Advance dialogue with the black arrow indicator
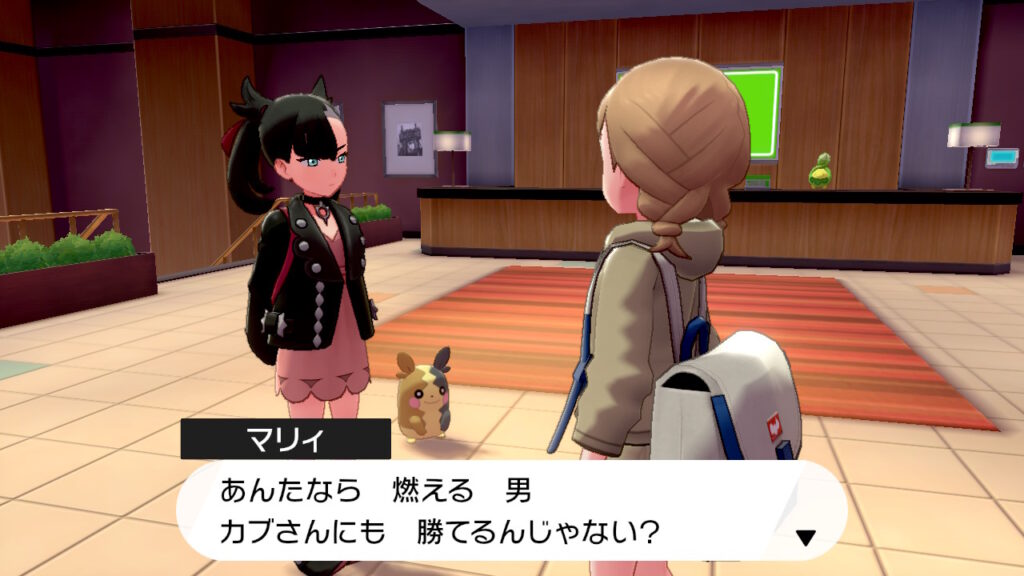The height and width of the screenshot is (576, 1024). point(805,538)
